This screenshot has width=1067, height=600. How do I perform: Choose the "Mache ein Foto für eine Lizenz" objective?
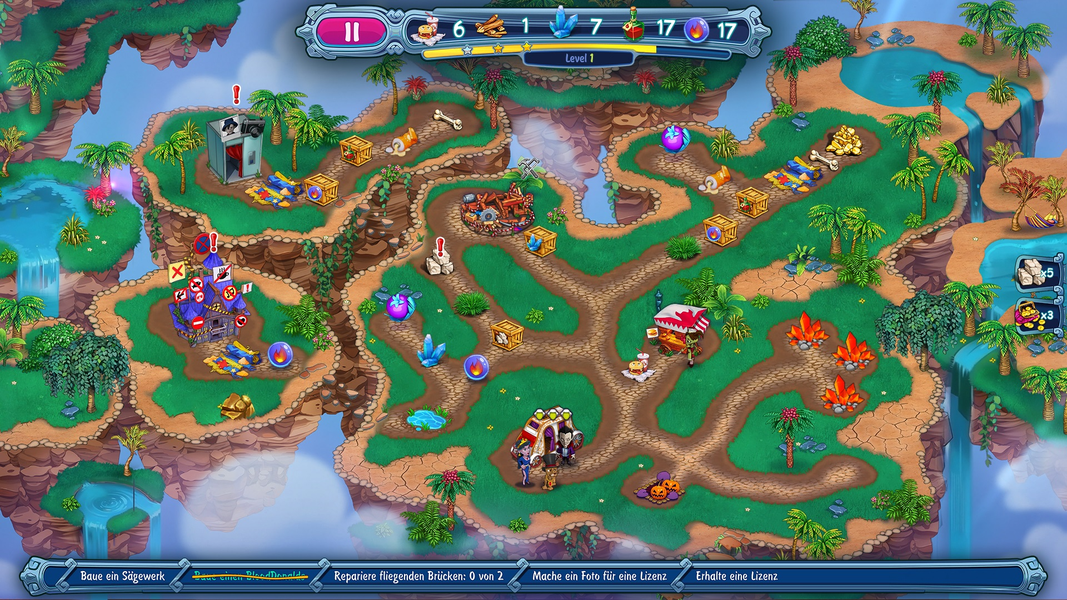coord(599,576)
